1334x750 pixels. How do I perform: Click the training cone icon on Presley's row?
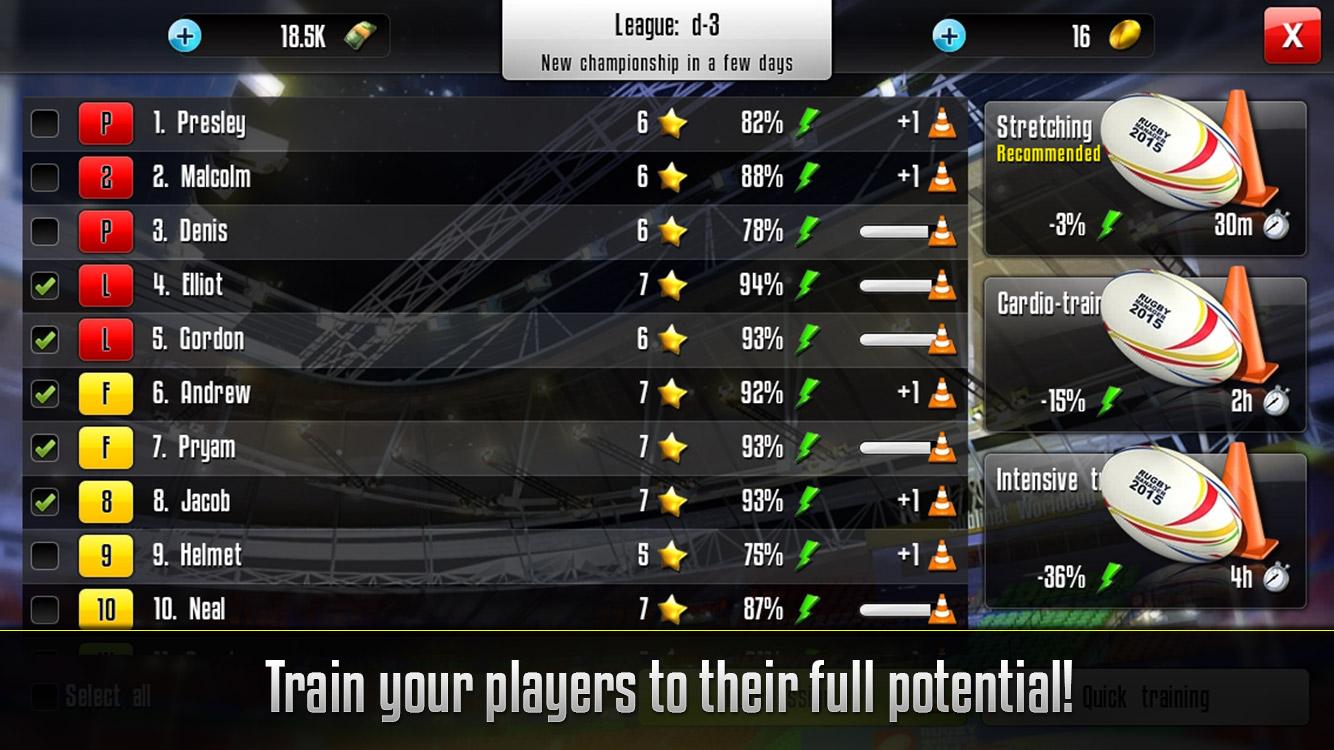[944, 123]
